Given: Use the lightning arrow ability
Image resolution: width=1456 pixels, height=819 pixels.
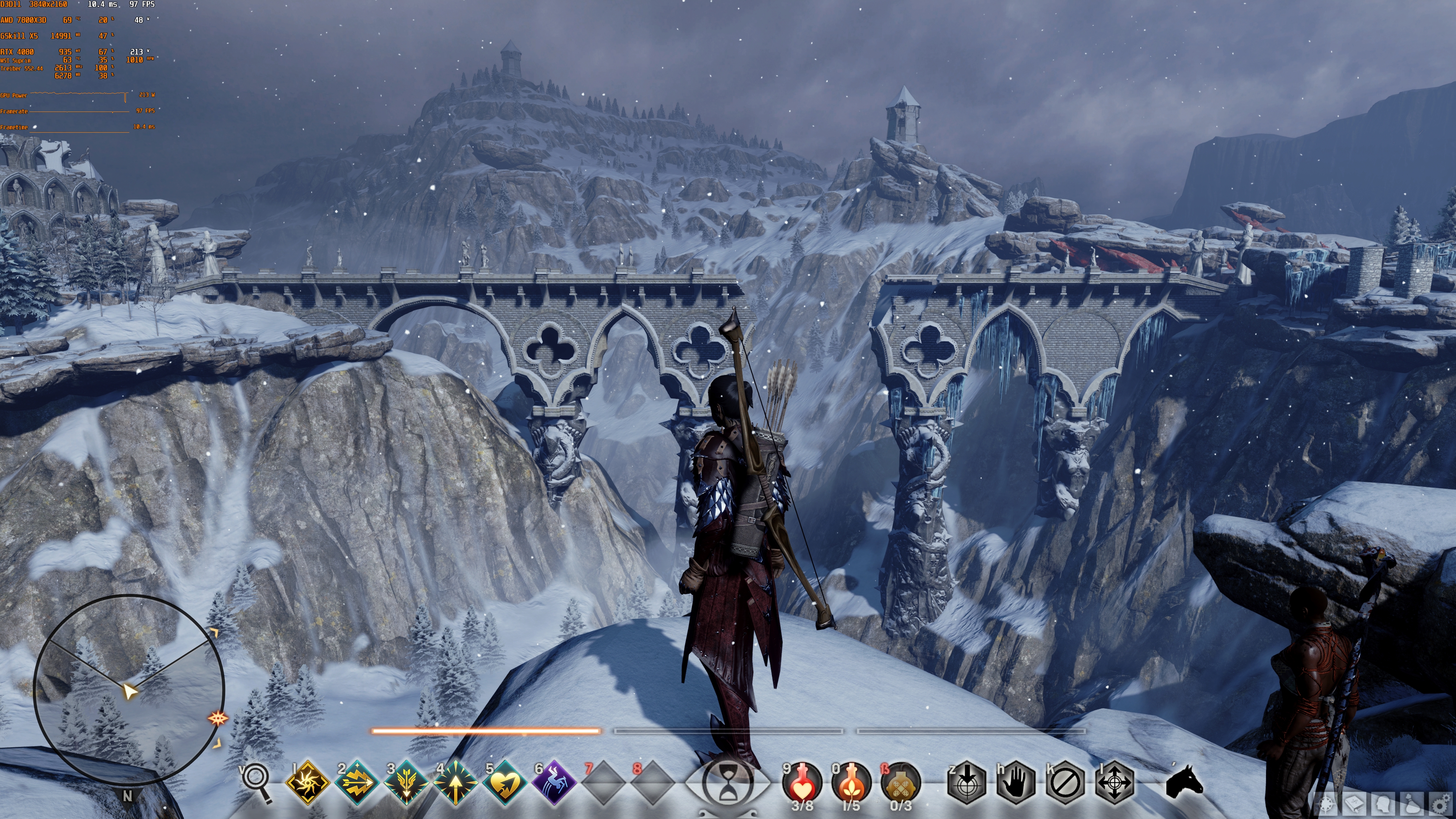Looking at the screenshot, I should coord(357,783).
